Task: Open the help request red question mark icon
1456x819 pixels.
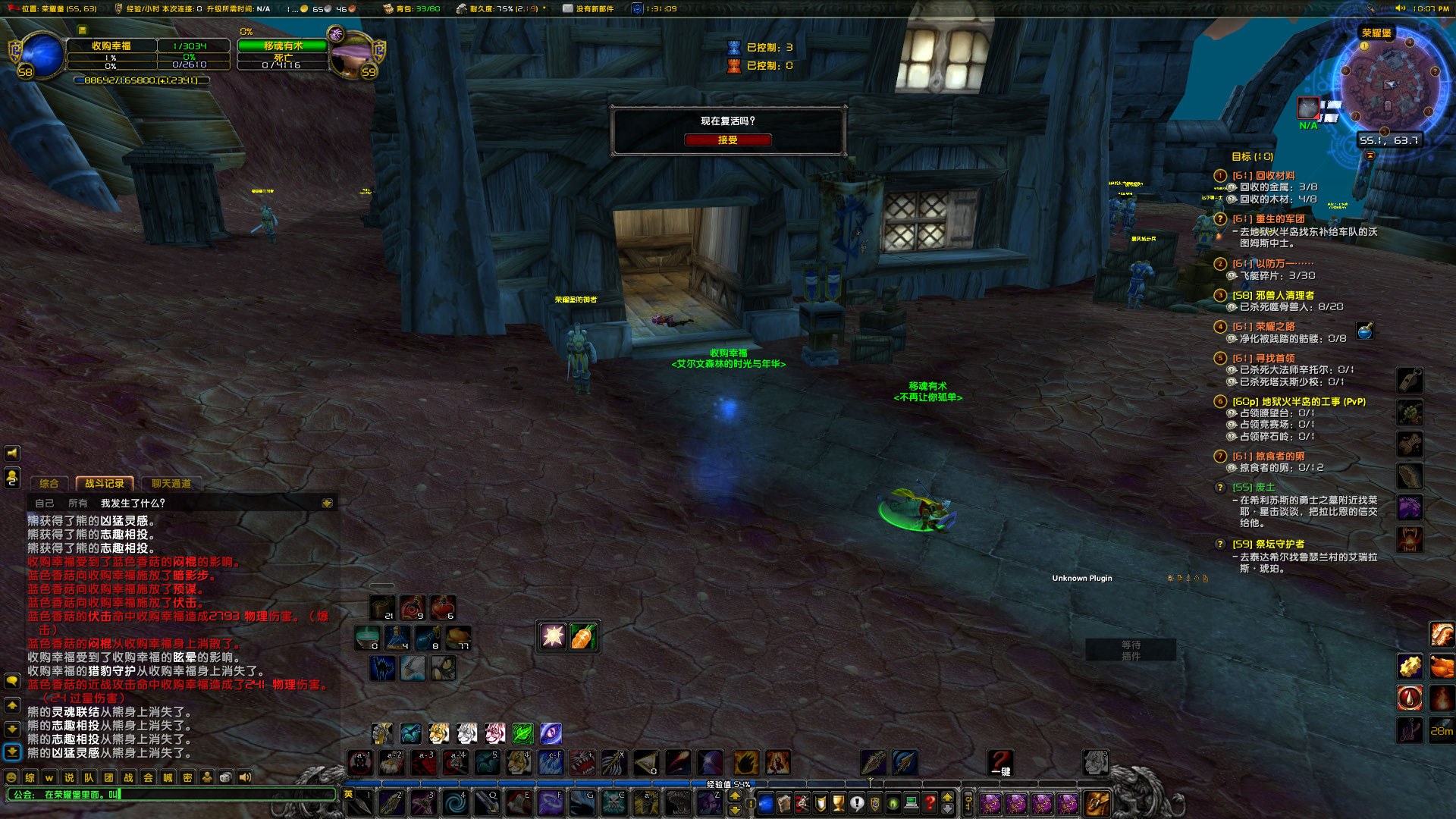Action: [x=930, y=805]
